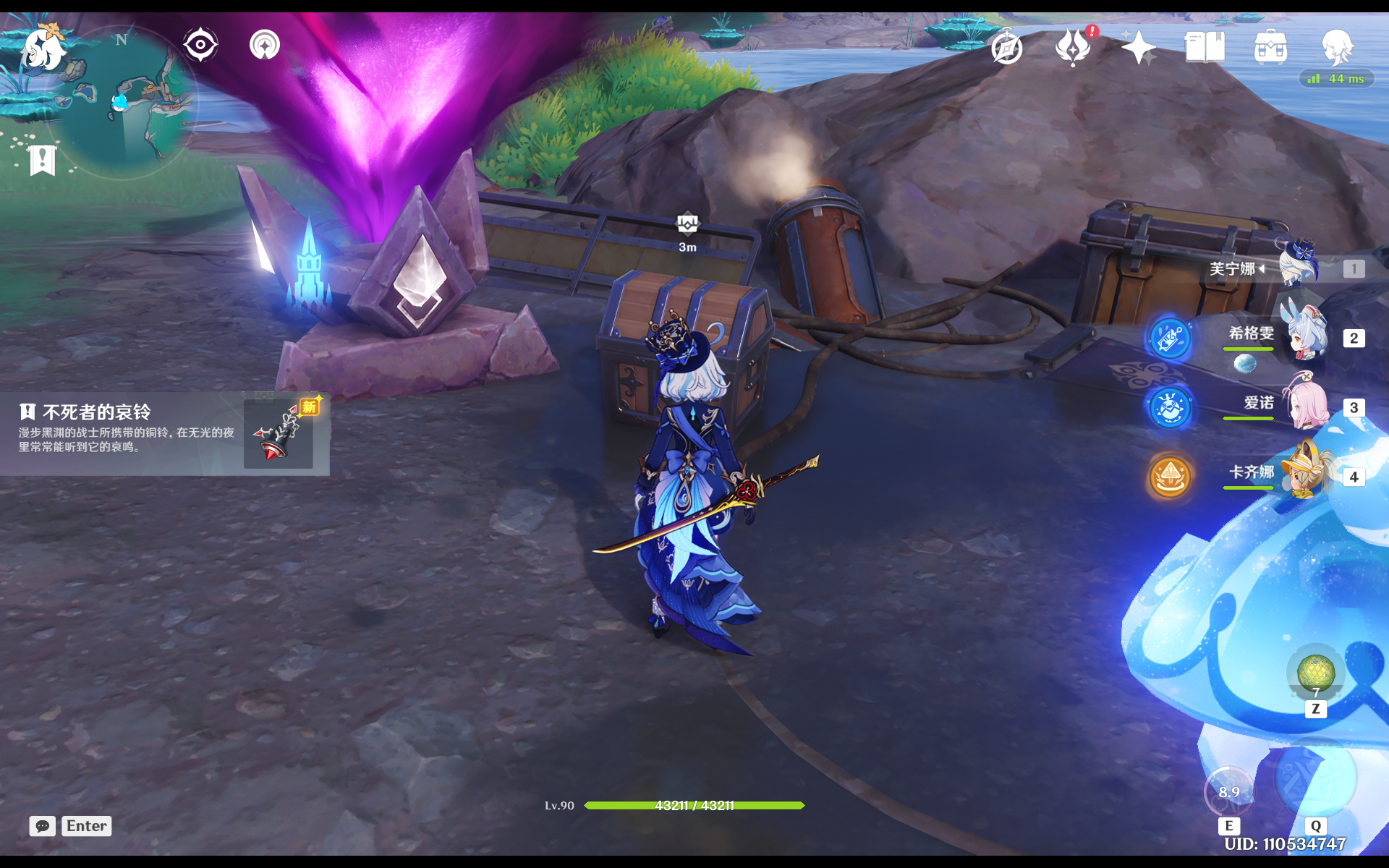The image size is (1389, 868).
Task: Open the backpack inventory
Action: (1270, 48)
